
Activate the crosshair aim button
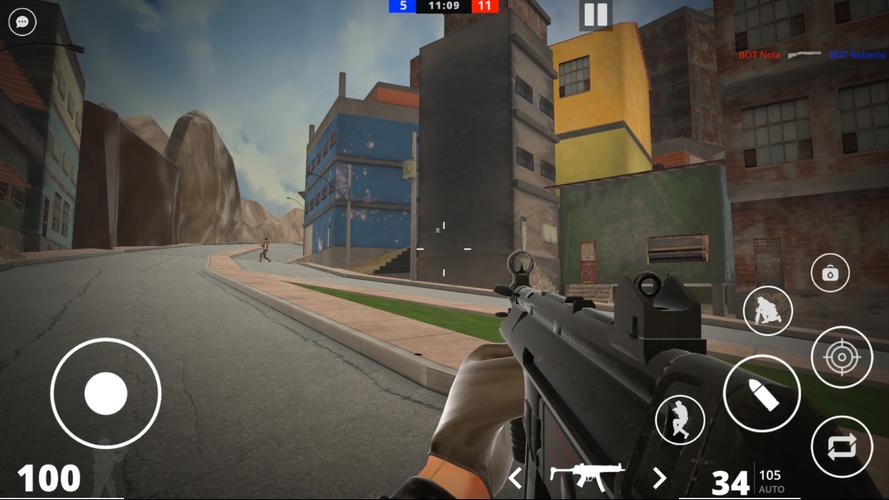[841, 357]
